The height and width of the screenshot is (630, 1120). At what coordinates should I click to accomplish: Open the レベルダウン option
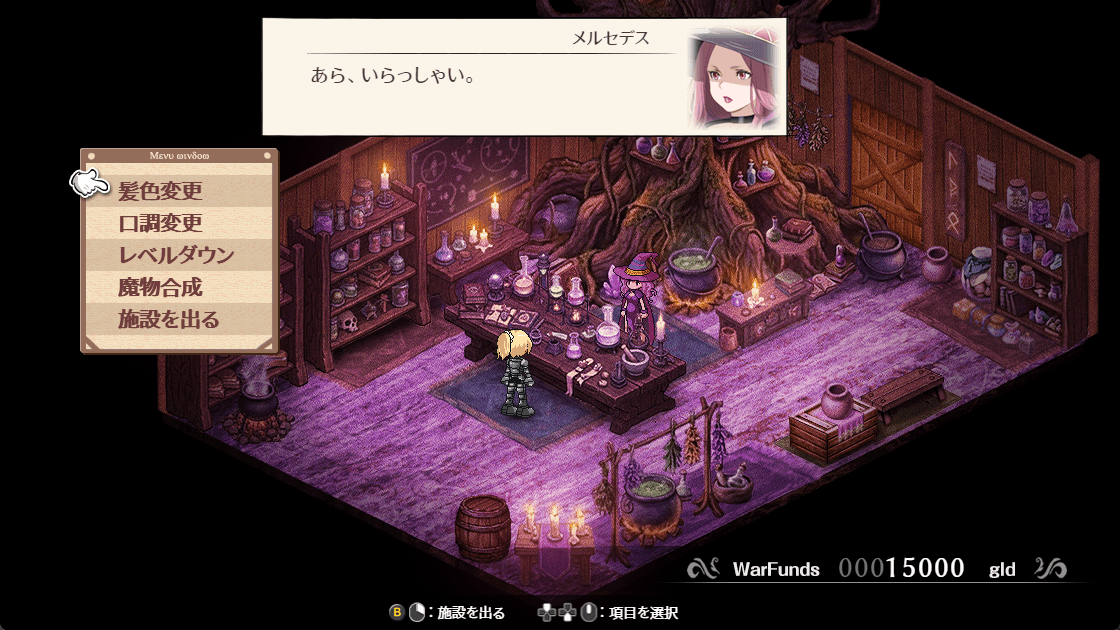175,255
